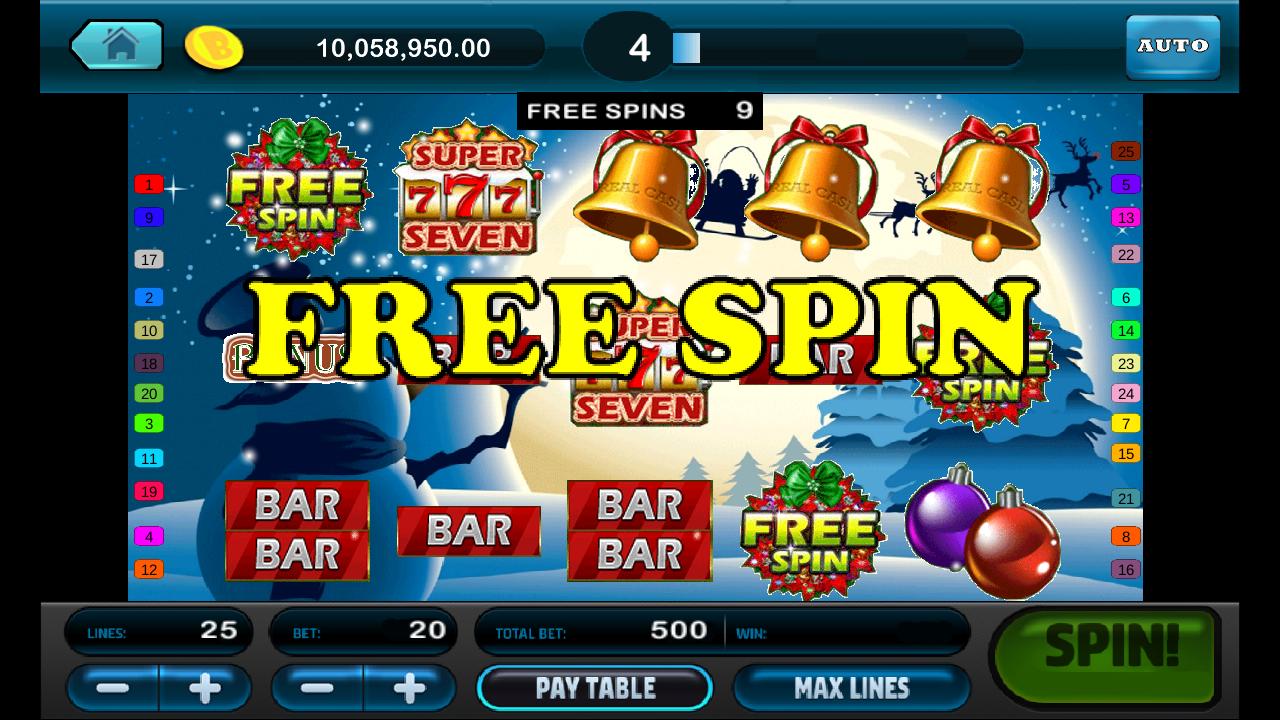Click the payline 1 marker on the left

point(150,185)
